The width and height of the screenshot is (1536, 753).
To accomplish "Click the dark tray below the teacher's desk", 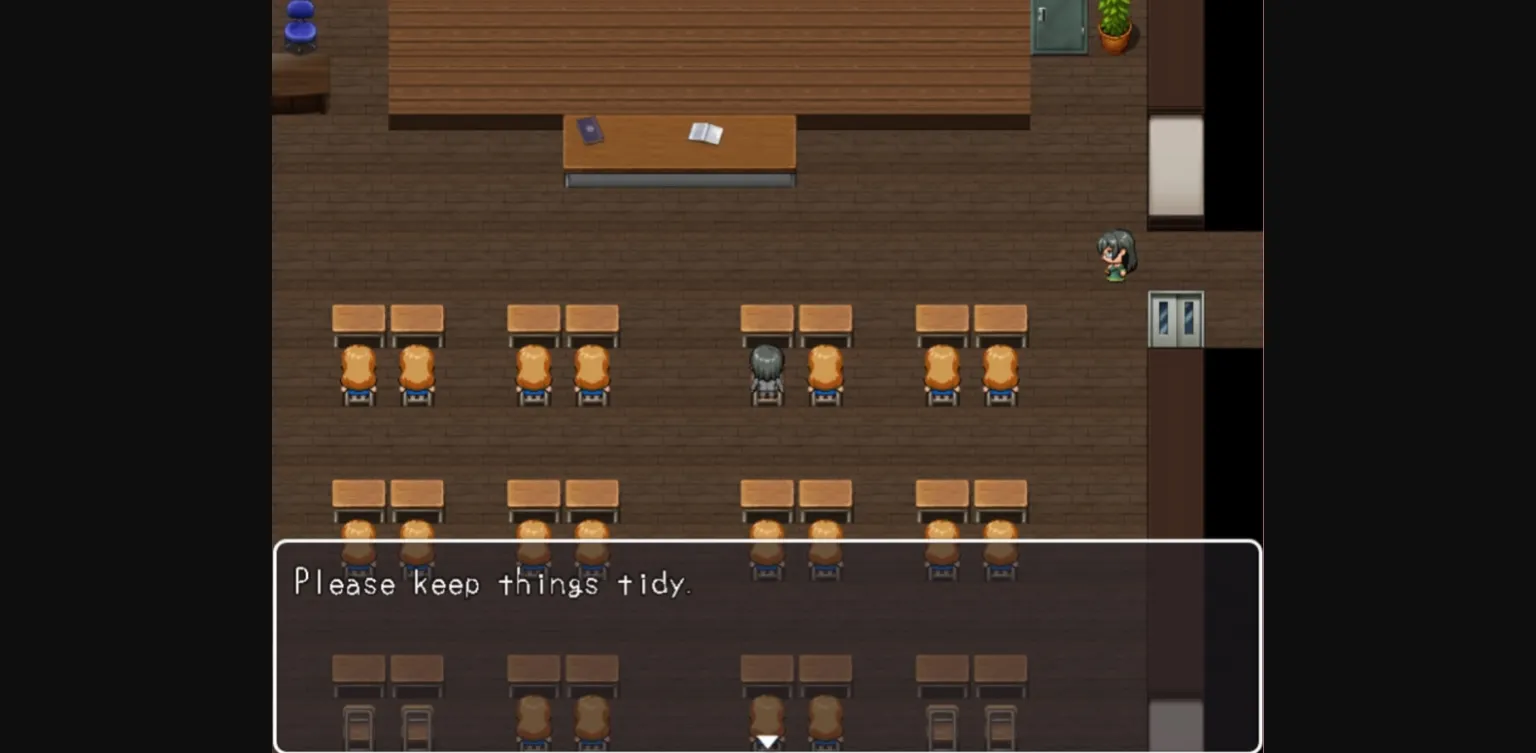I will (680, 179).
